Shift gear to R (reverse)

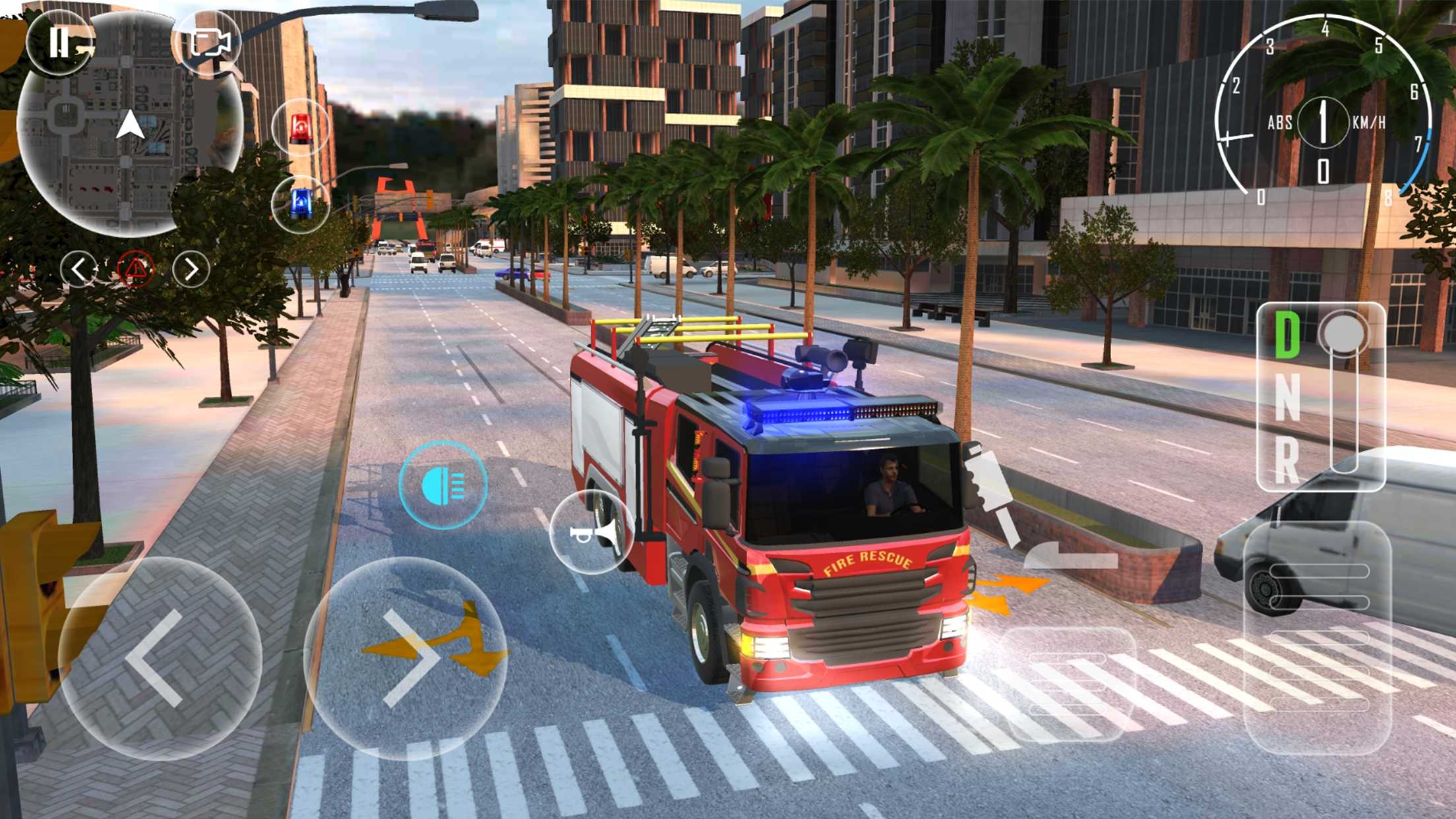point(1287,460)
